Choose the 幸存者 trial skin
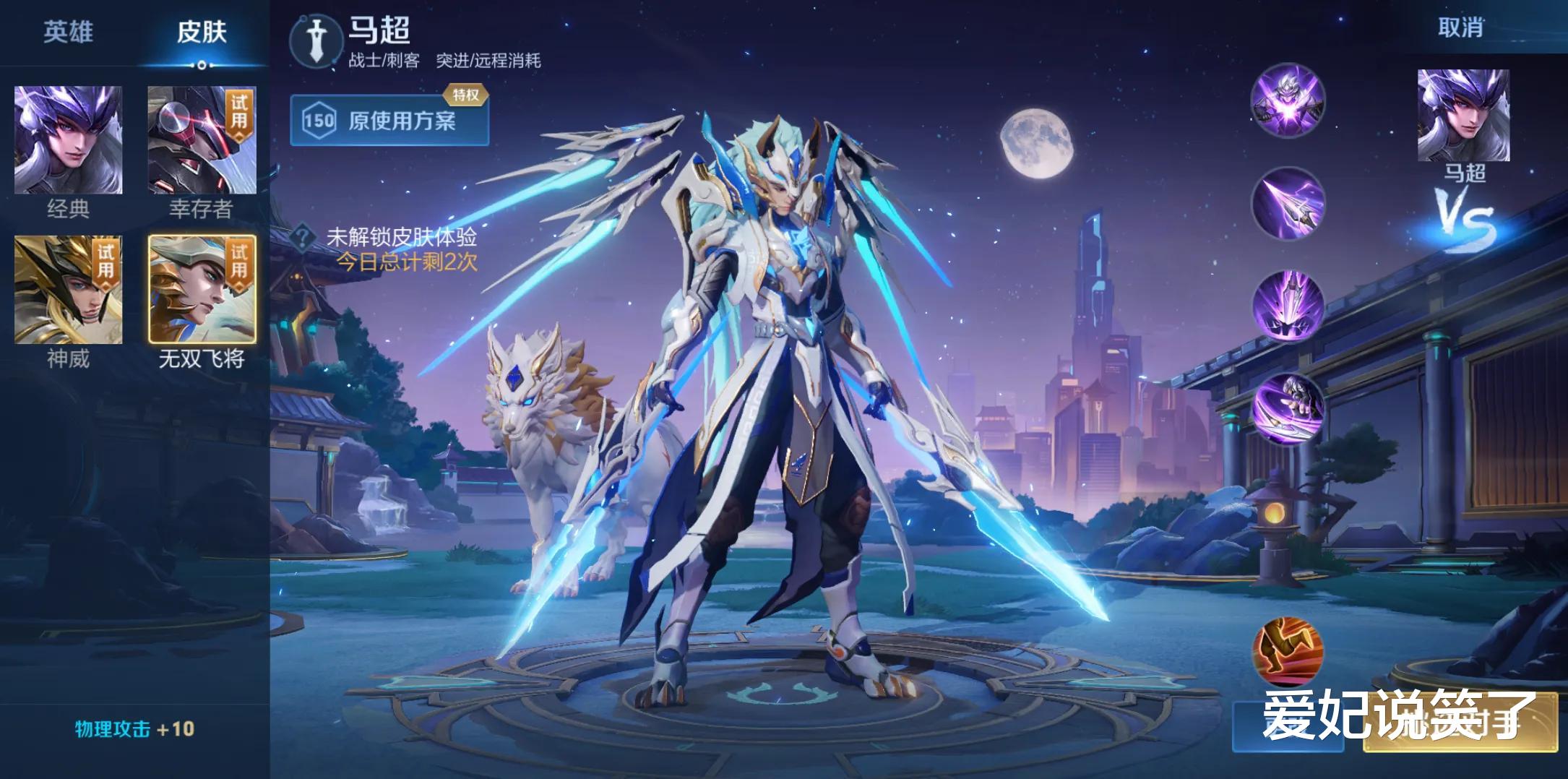The image size is (1568, 779). pyautogui.click(x=202, y=140)
